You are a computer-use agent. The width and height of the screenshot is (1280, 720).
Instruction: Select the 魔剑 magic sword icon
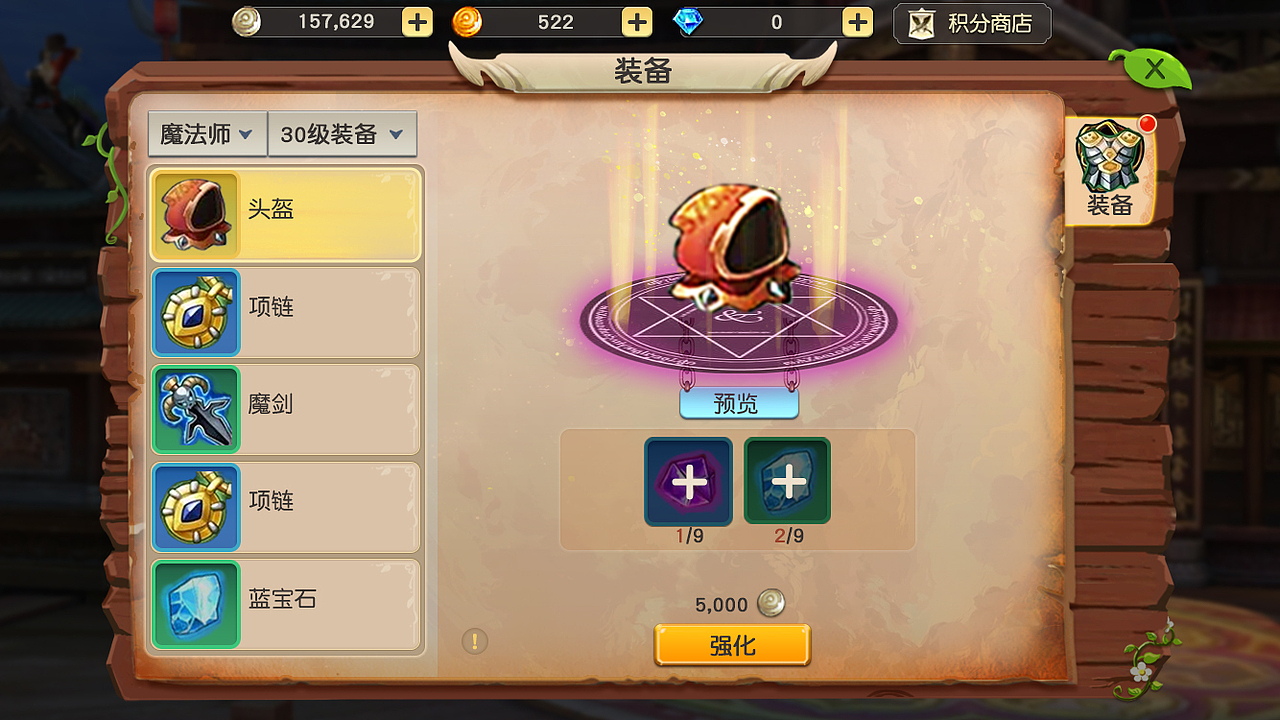(x=195, y=410)
